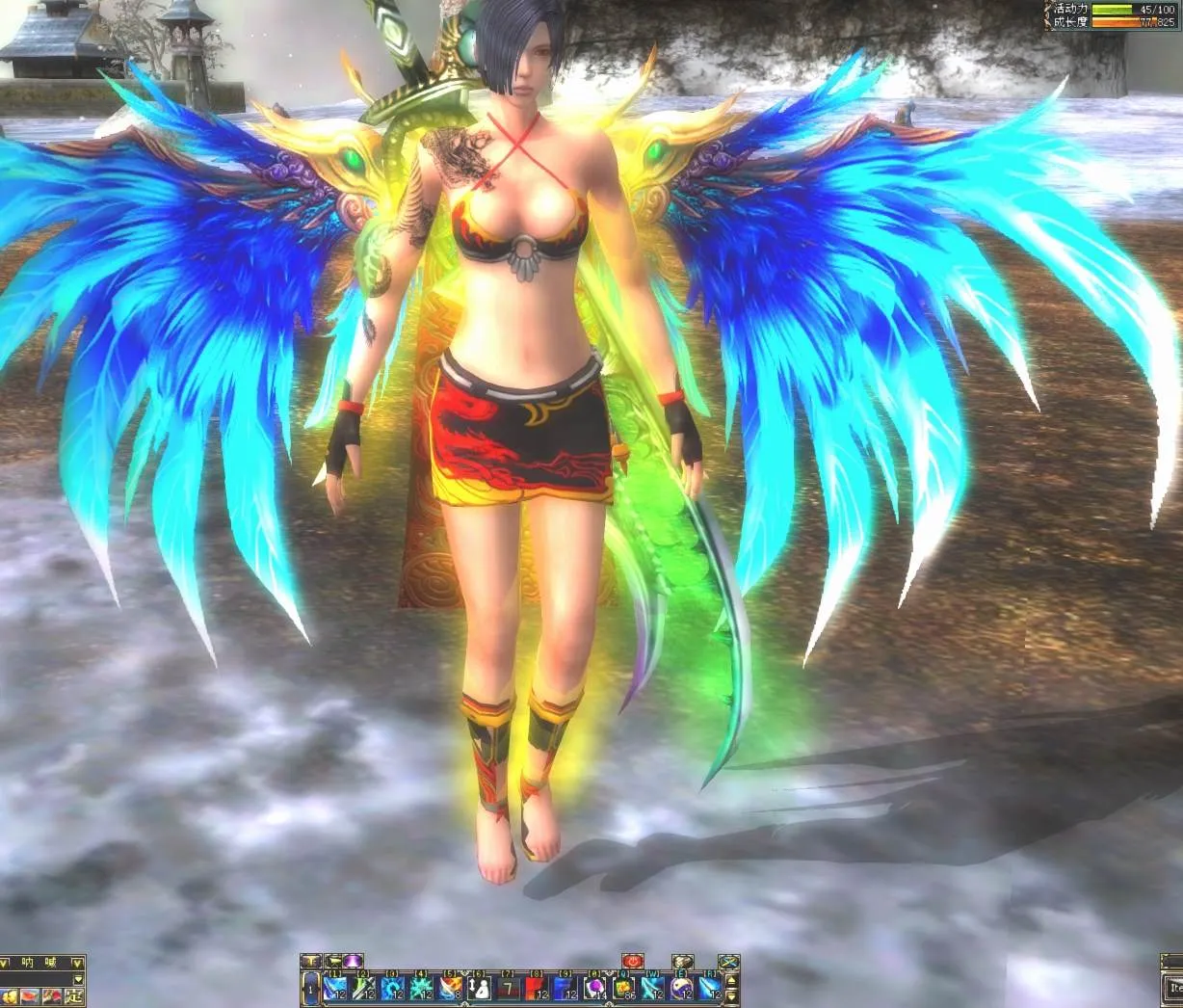Activate the yin-yang moon skill in slot E
1183x1008 pixels.
680,989
